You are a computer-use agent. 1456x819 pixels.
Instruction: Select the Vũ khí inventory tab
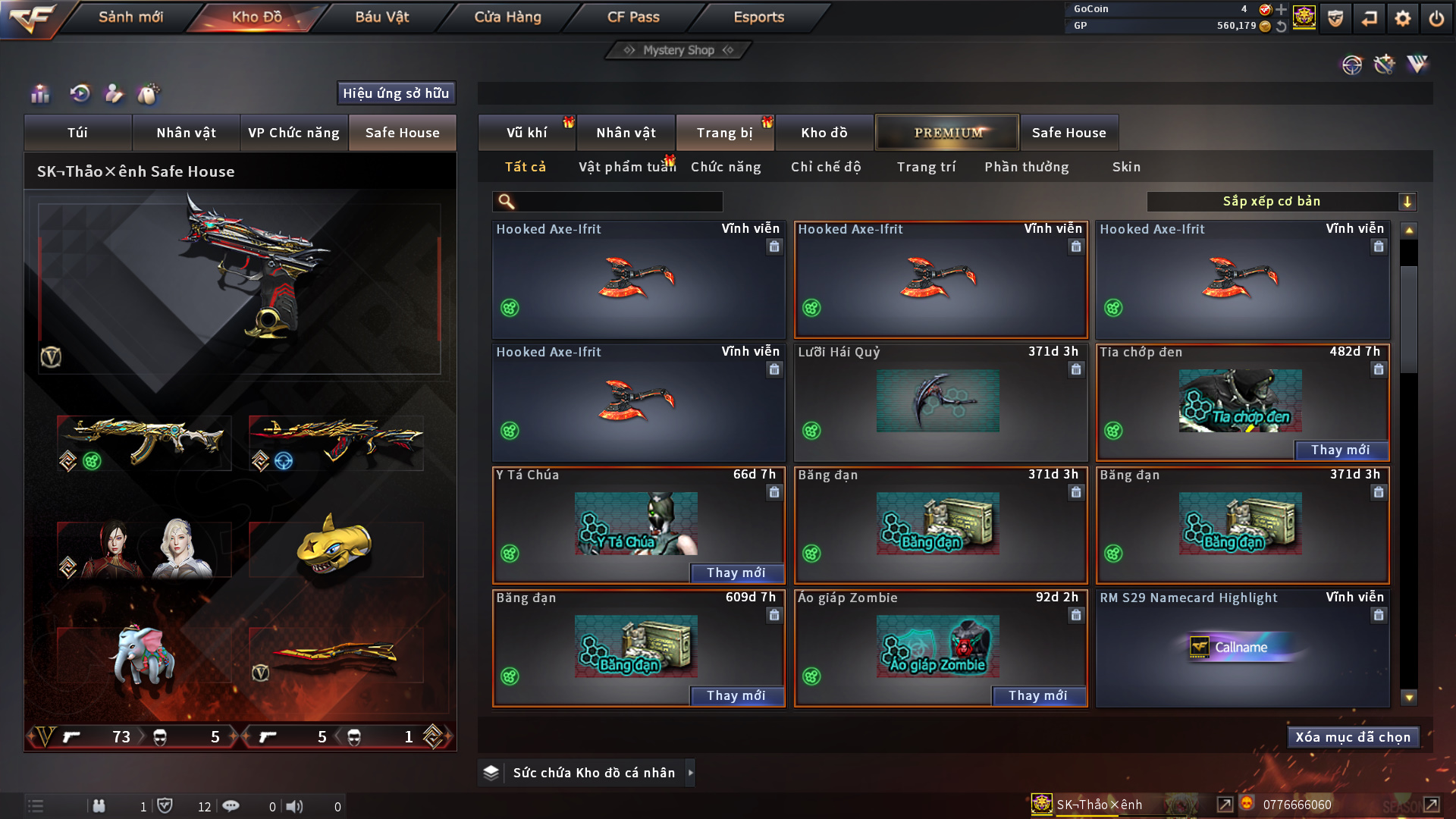click(526, 133)
